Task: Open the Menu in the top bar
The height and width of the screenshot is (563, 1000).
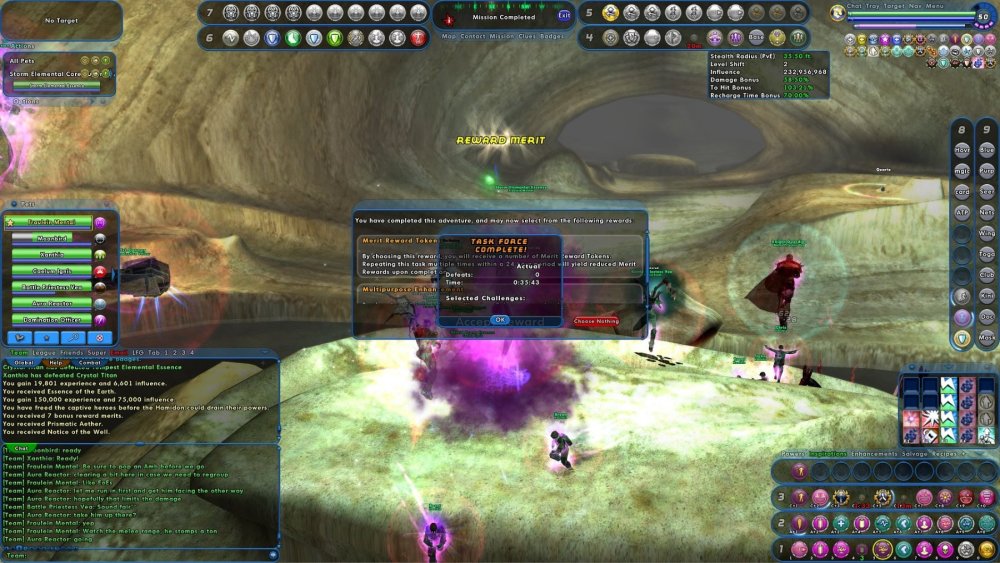Action: tap(935, 6)
